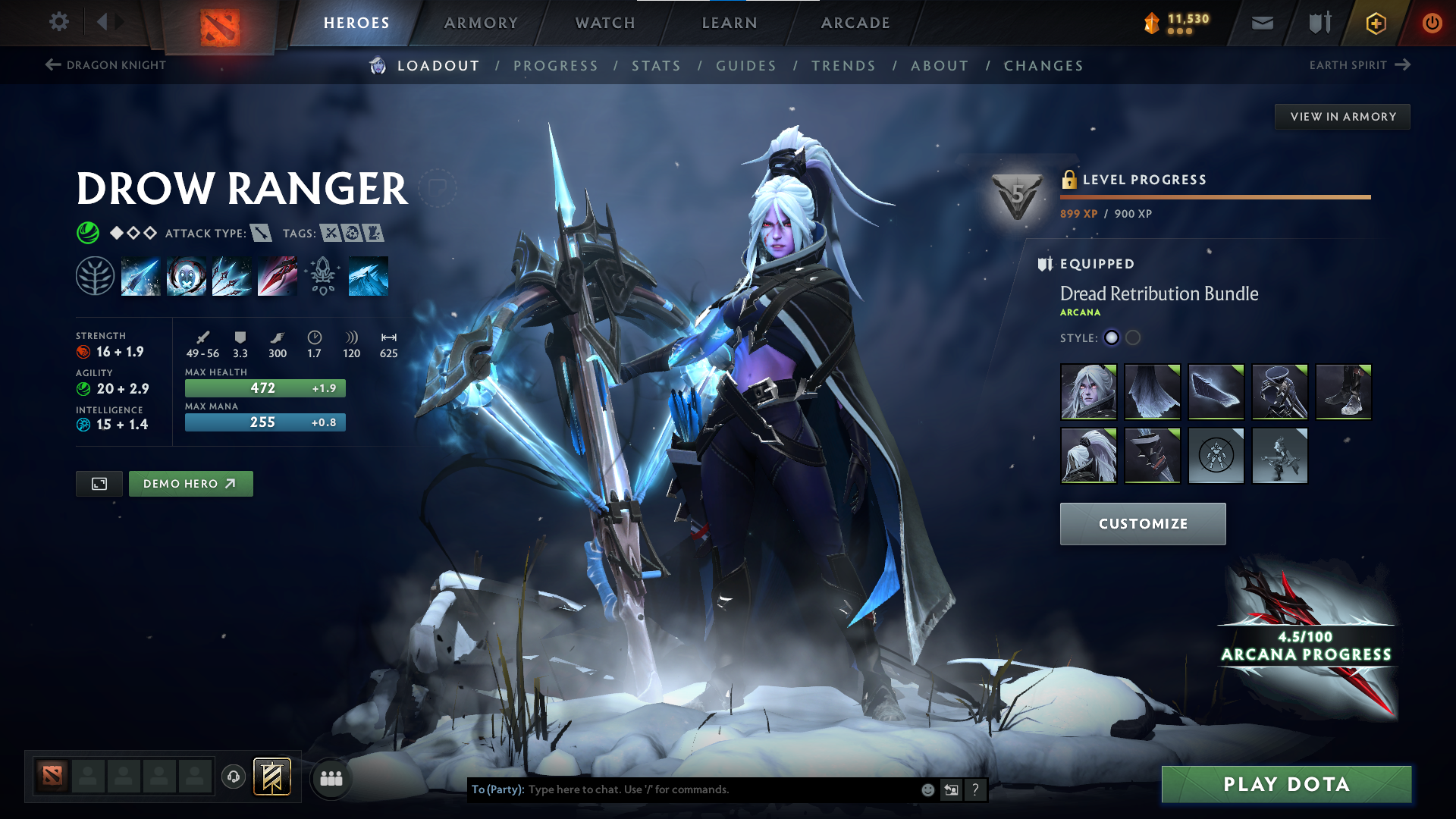Select the second Arcana style variant
The image size is (1456, 819).
click(x=1132, y=338)
